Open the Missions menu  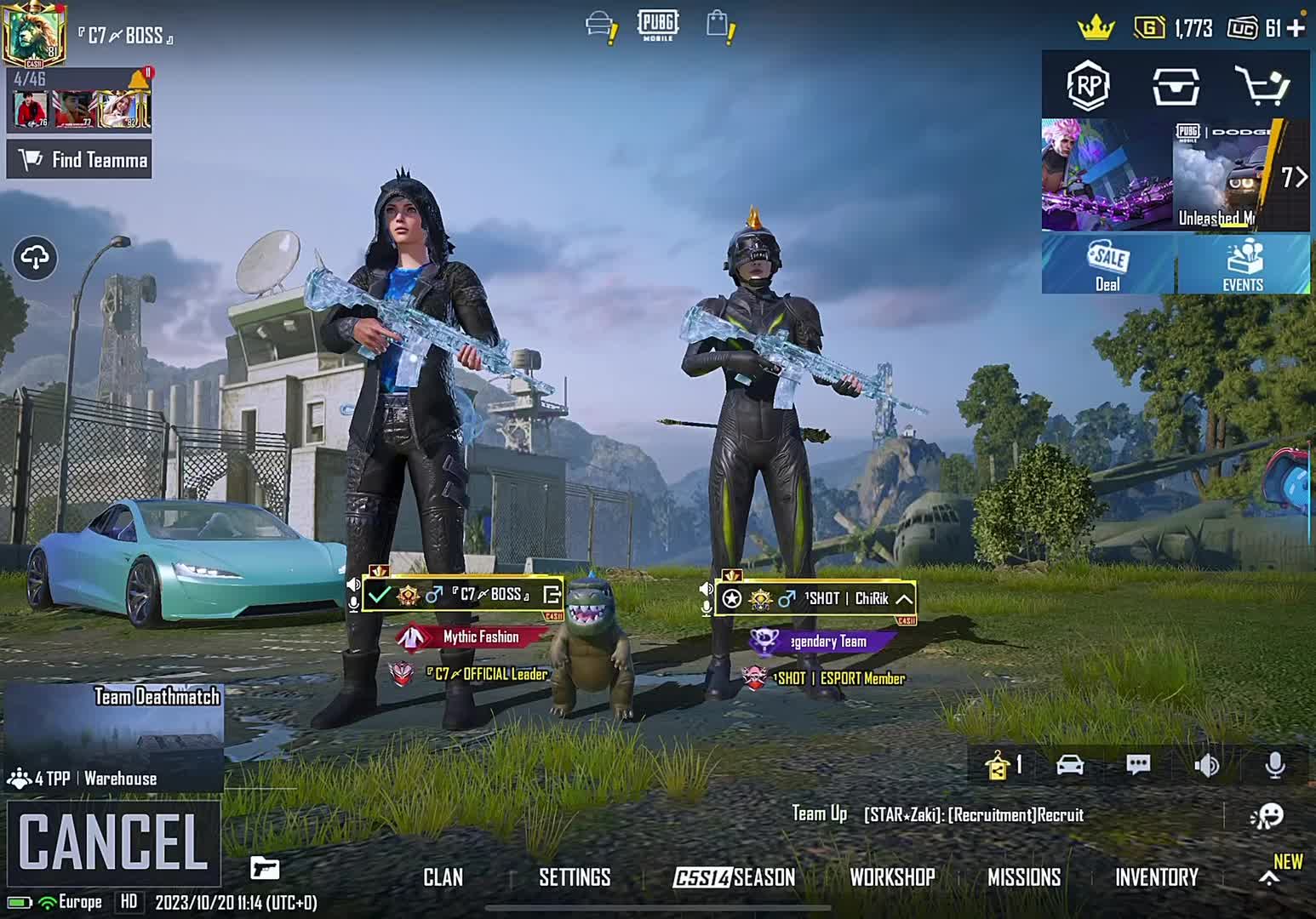[x=1024, y=877]
